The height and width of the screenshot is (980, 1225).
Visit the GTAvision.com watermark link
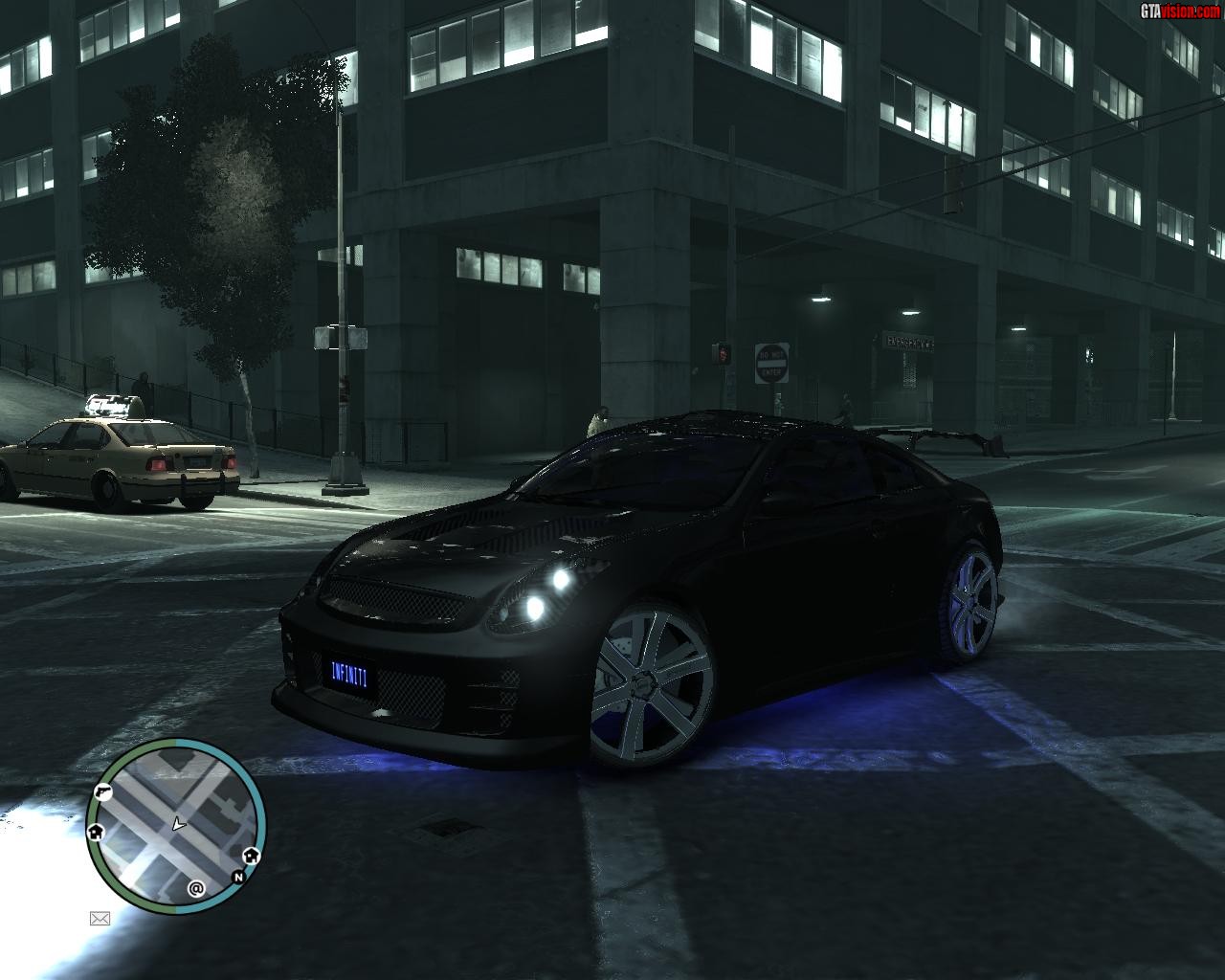tap(1180, 11)
